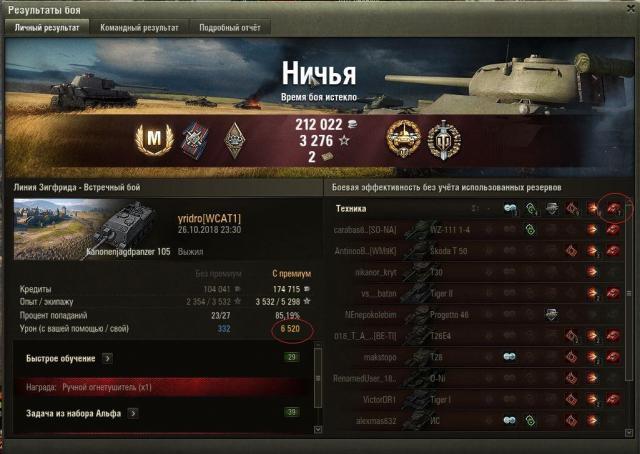The width and height of the screenshot is (640, 454).
Task: Select the T26E4 enemy row
Action: [470, 335]
